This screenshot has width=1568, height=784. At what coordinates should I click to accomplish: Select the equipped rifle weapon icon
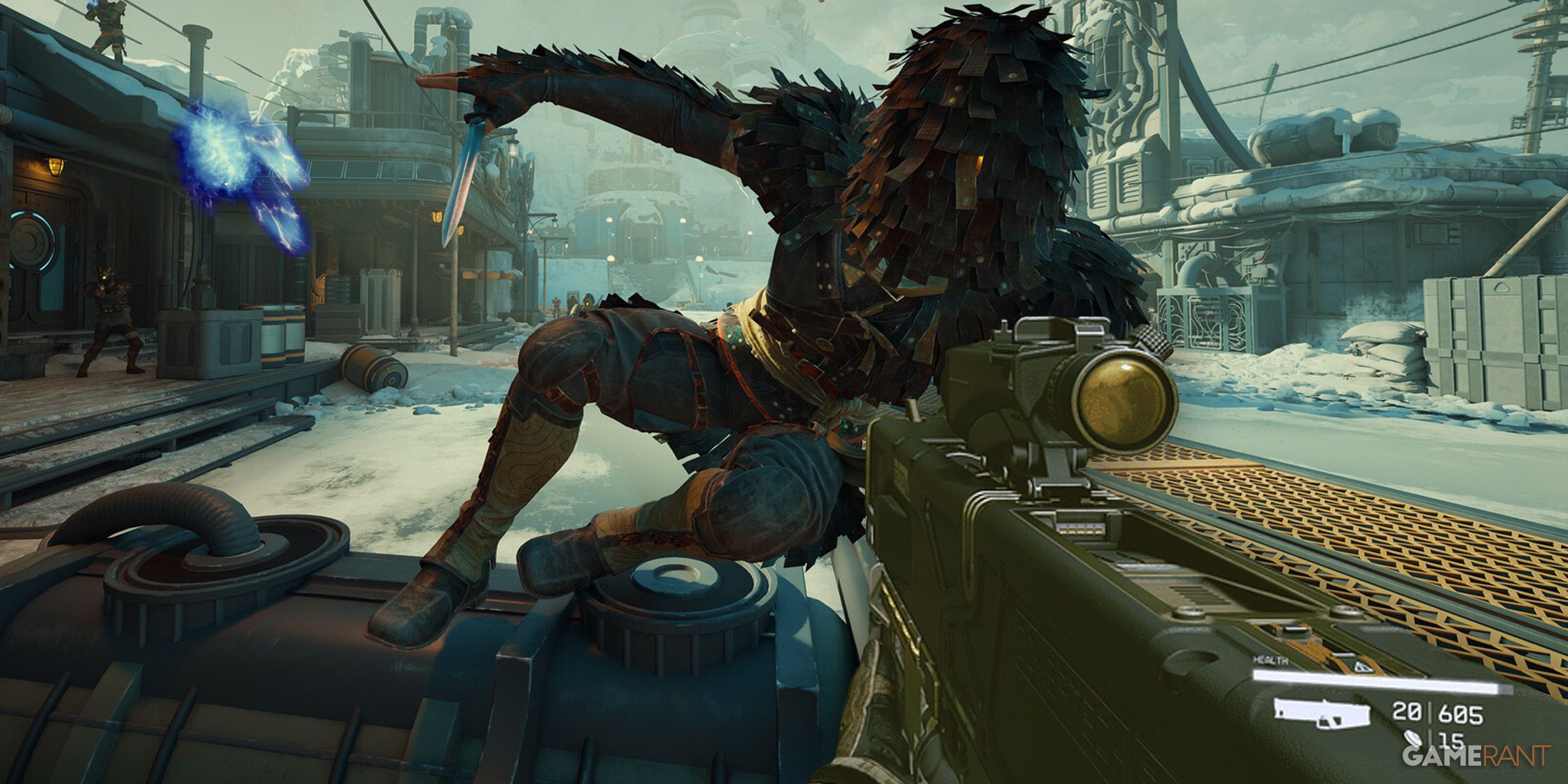click(x=1323, y=713)
